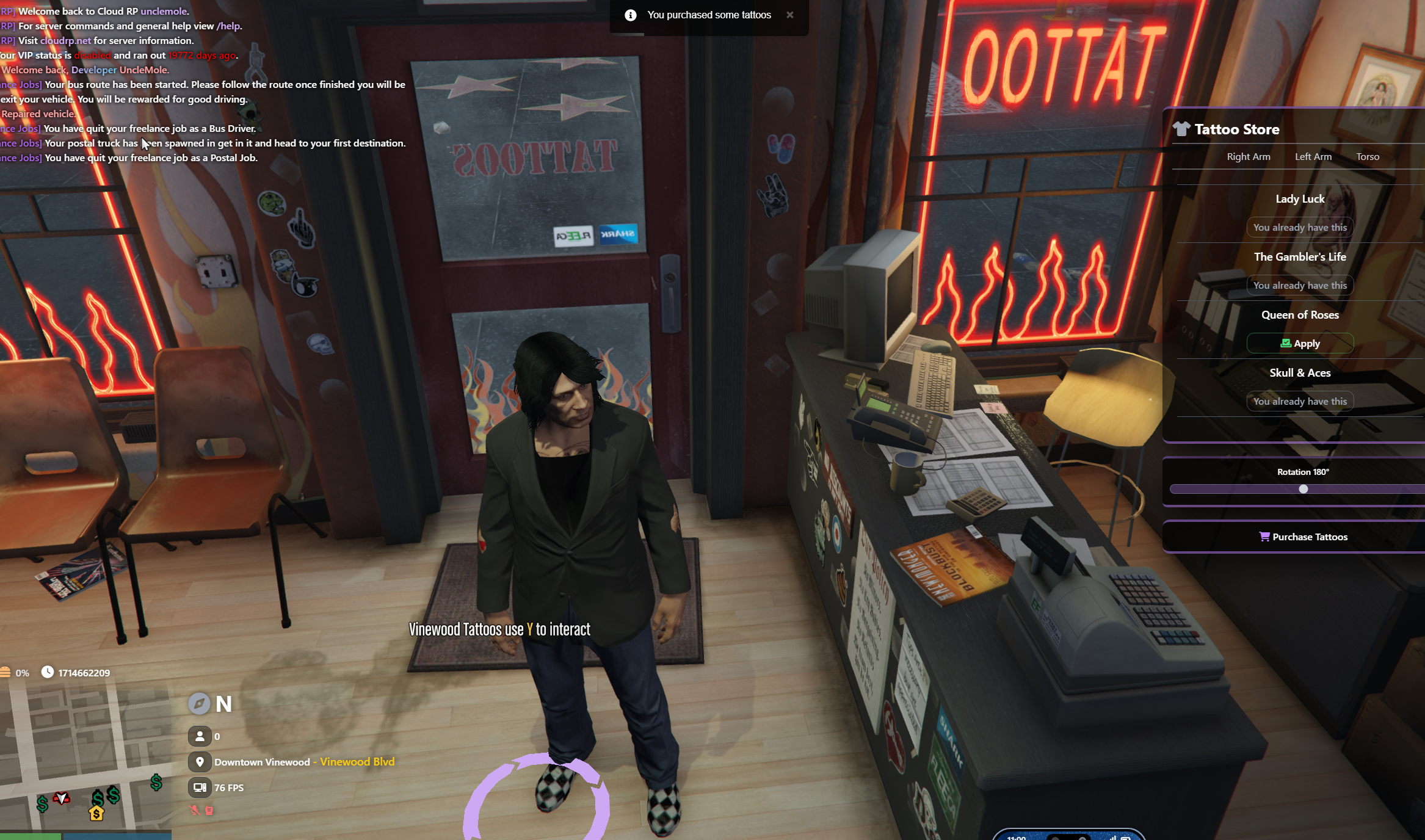Select the Torso tattoo tab
The image size is (1425, 840).
coord(1368,157)
